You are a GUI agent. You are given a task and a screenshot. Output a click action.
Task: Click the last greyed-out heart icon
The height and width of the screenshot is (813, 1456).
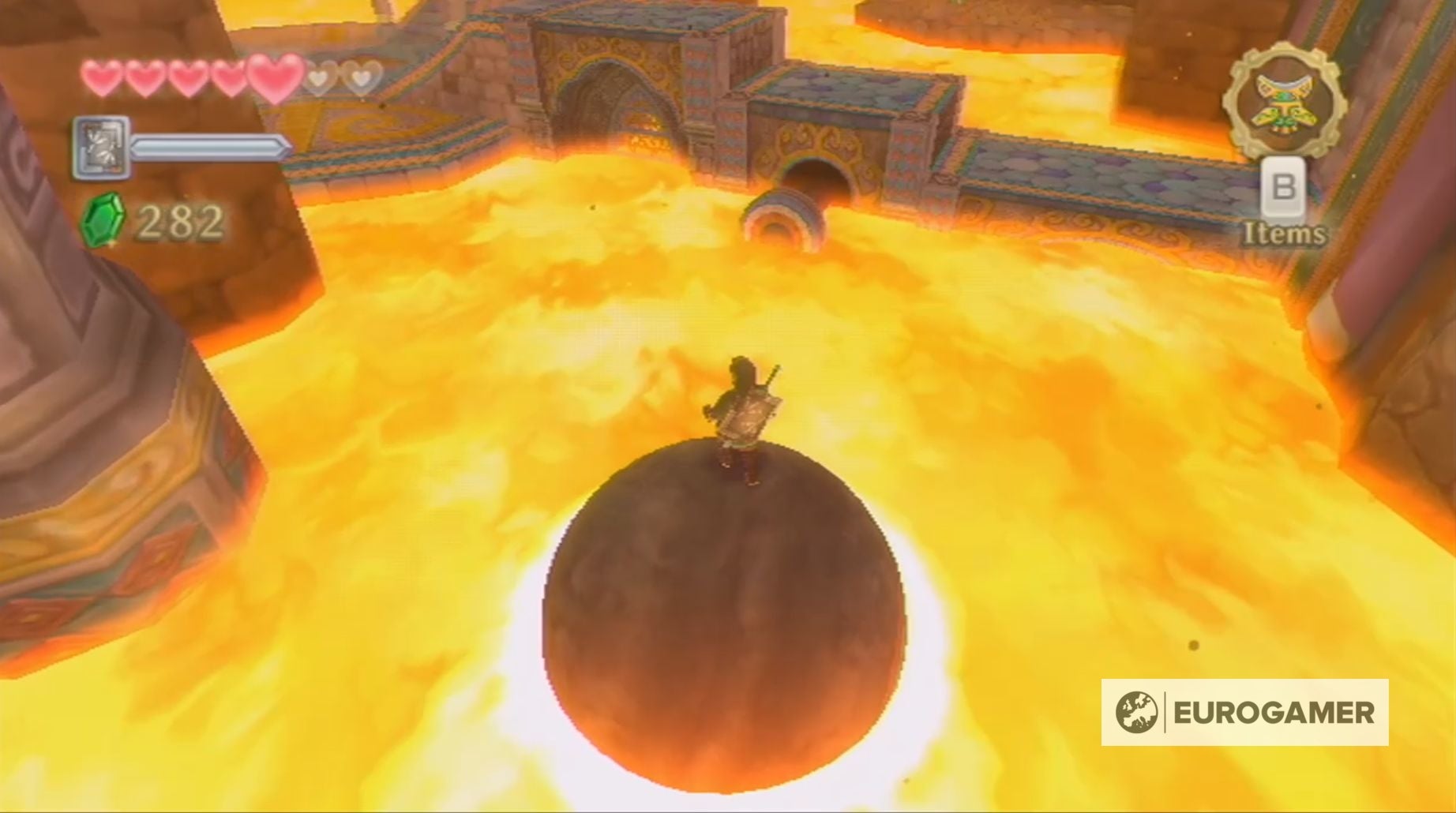(363, 78)
